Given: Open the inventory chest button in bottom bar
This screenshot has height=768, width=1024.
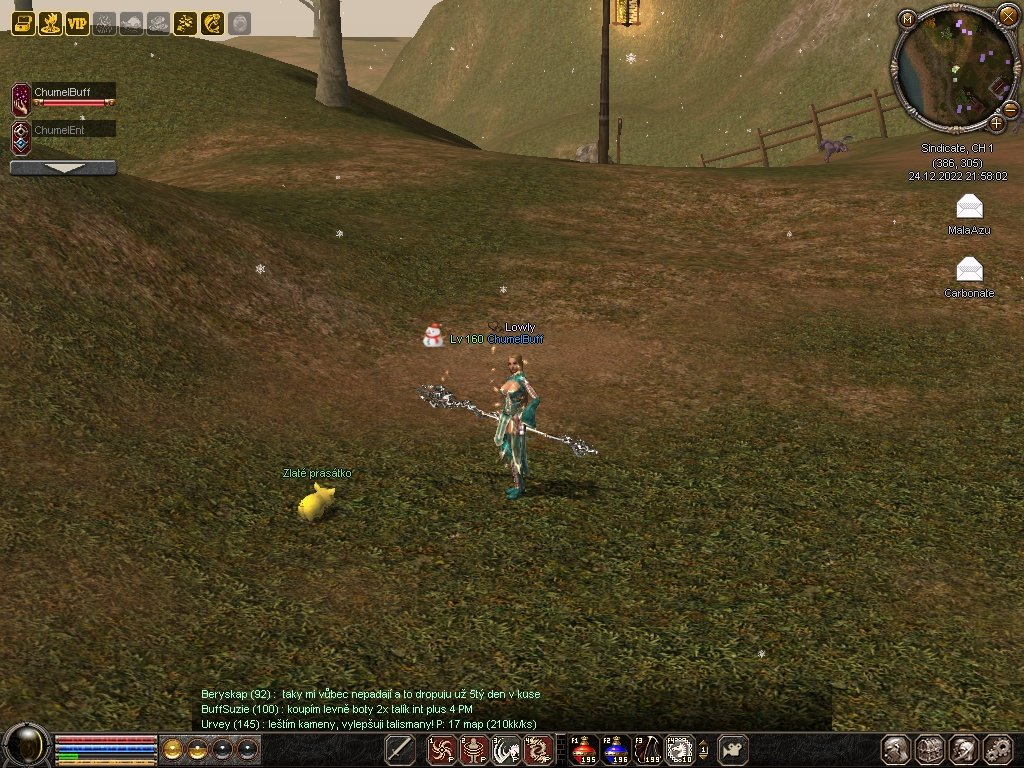Looking at the screenshot, I should 930,749.
